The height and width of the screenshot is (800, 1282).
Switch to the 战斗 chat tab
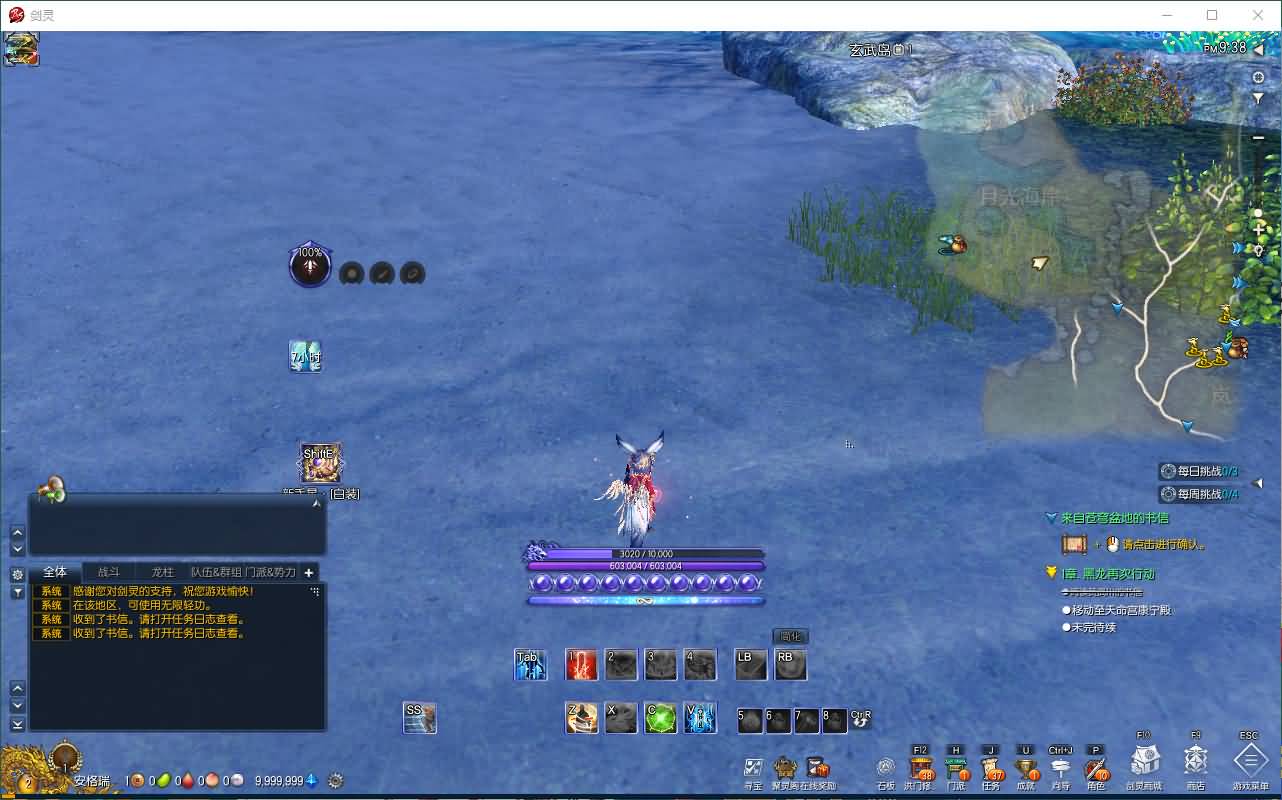(108, 572)
